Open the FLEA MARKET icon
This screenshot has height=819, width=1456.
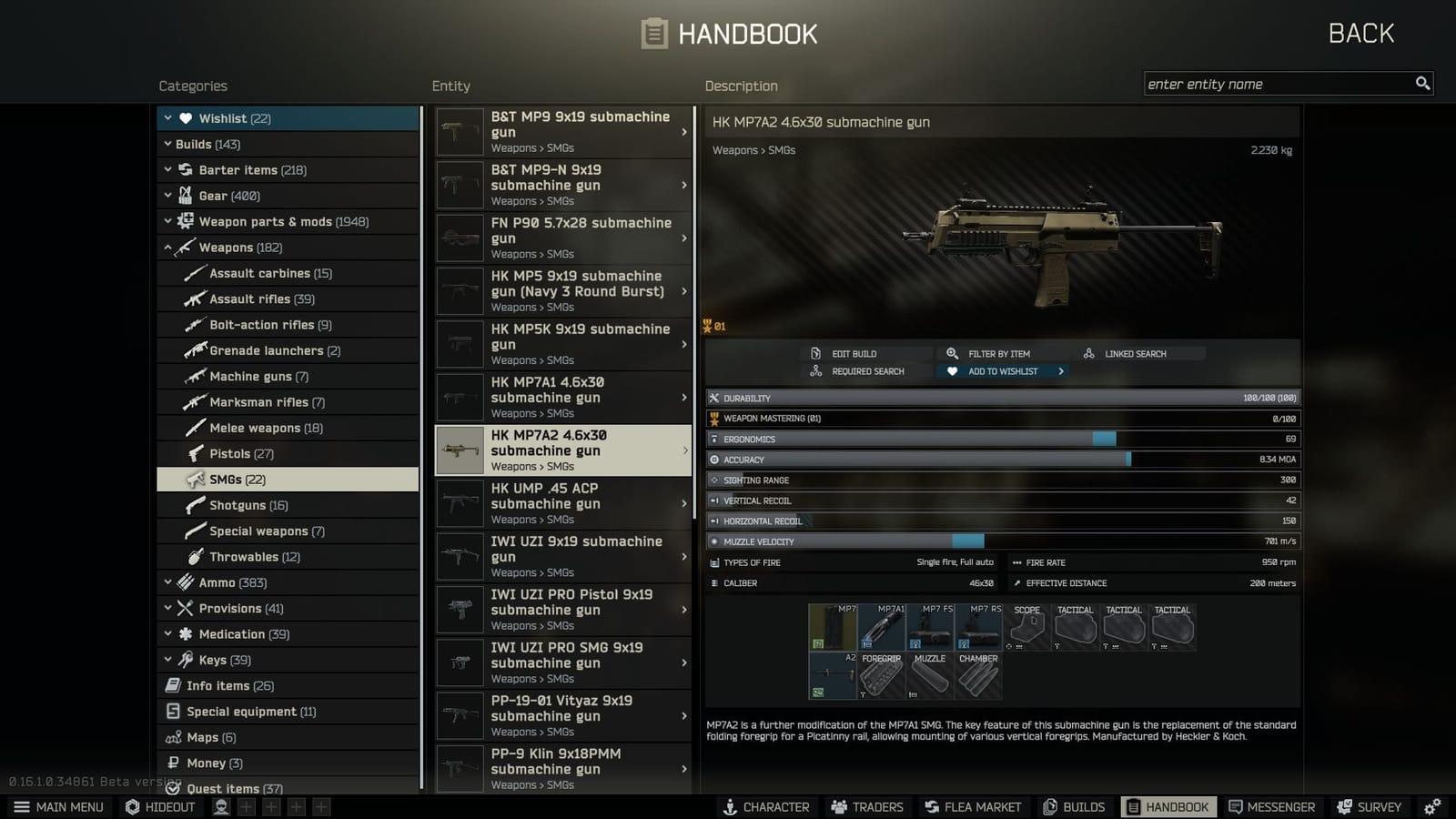[972, 806]
